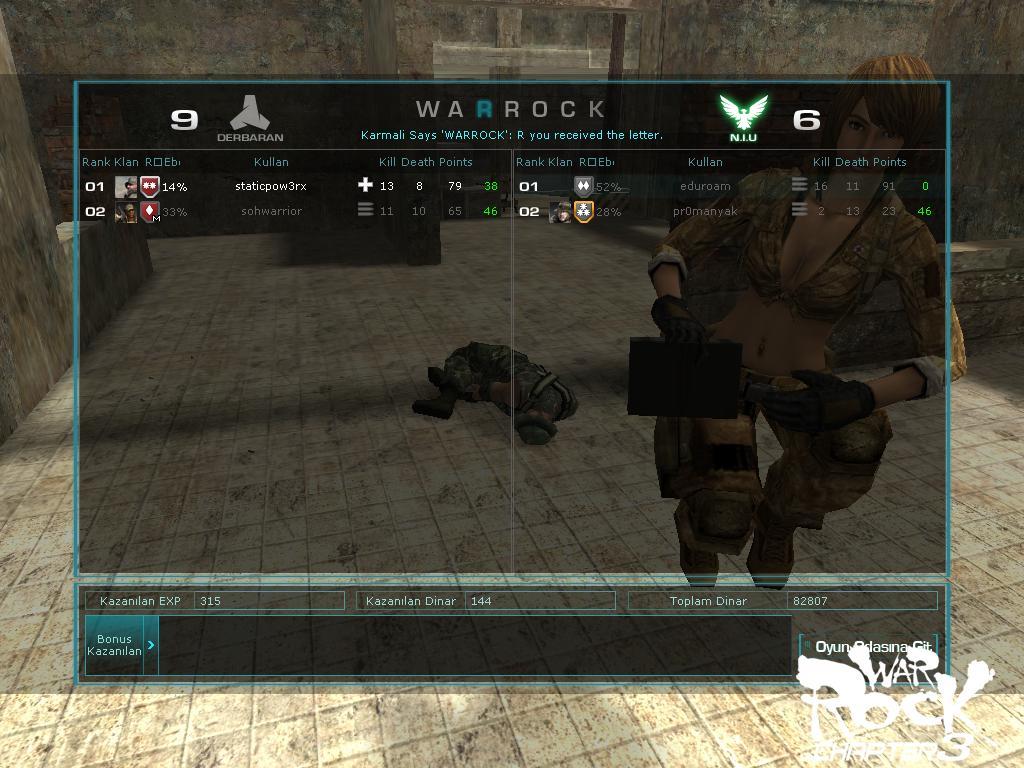Image resolution: width=1024 pixels, height=768 pixels.
Task: Choose eduroam's row on N.I.U team
Action: tap(705, 186)
